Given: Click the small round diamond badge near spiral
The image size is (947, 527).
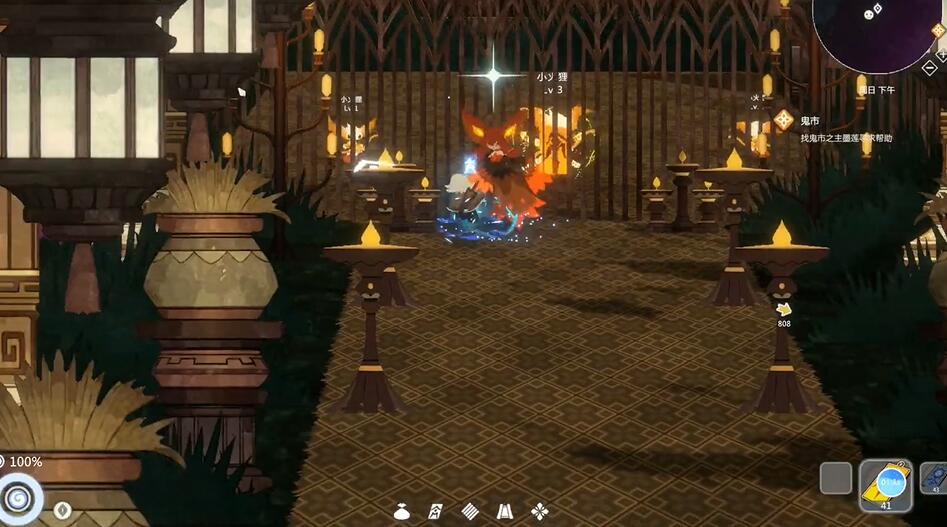Looking at the screenshot, I should pyautogui.click(x=62, y=510).
